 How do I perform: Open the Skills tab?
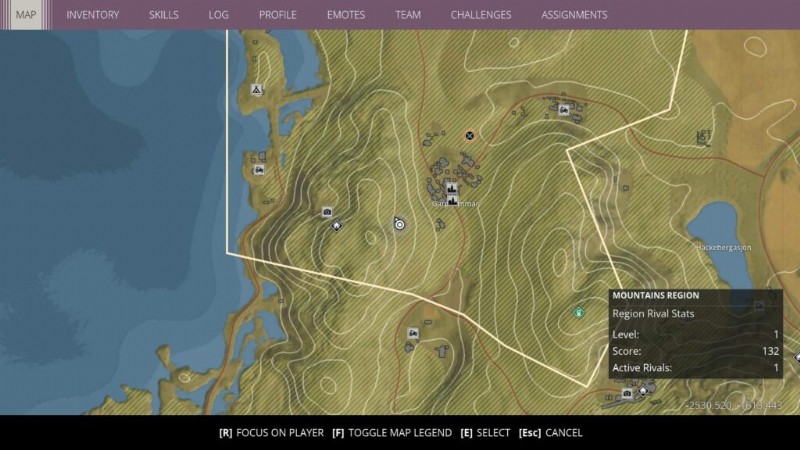[164, 15]
